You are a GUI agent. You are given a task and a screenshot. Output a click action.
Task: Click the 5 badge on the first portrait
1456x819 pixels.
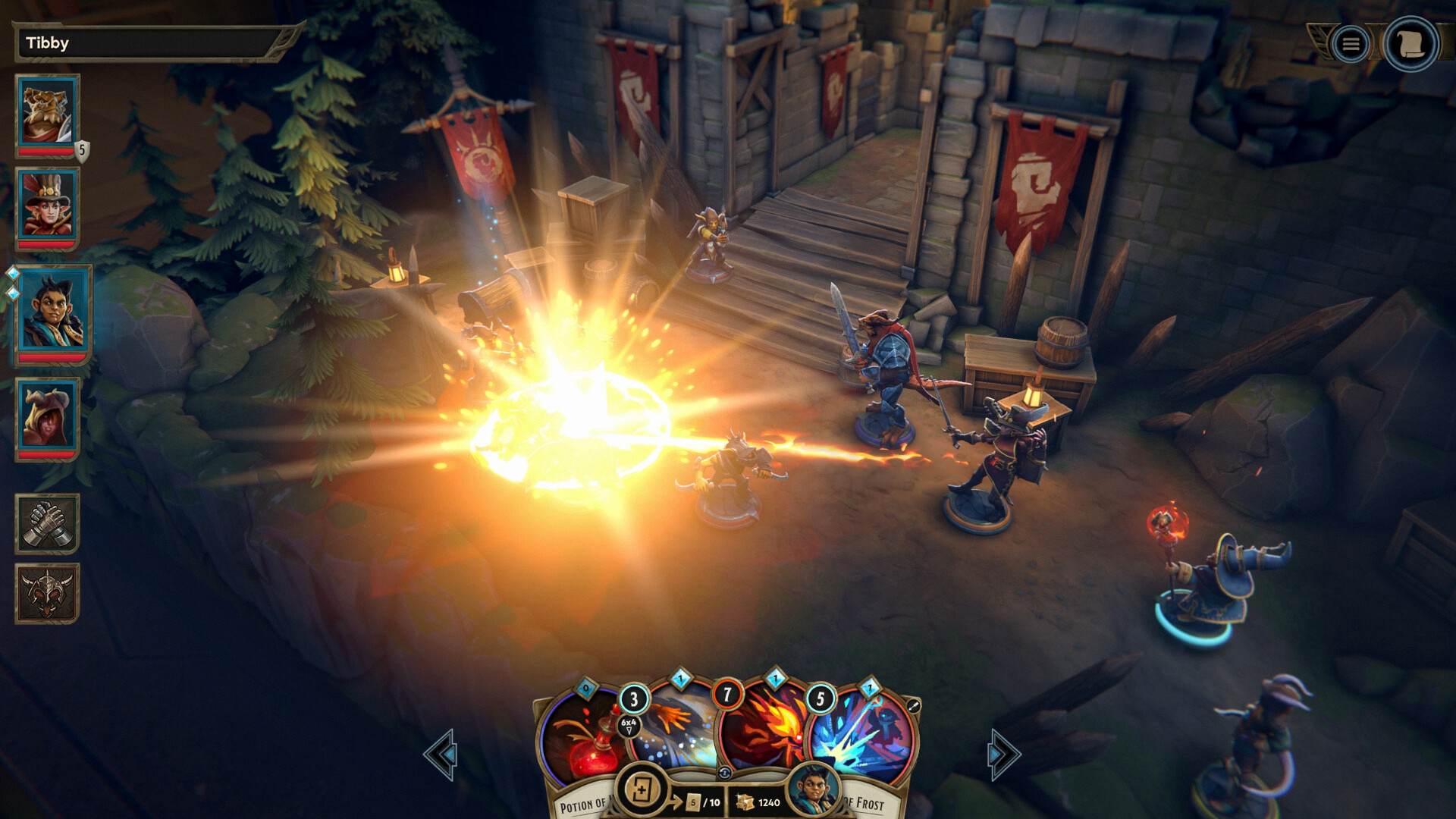[80, 149]
